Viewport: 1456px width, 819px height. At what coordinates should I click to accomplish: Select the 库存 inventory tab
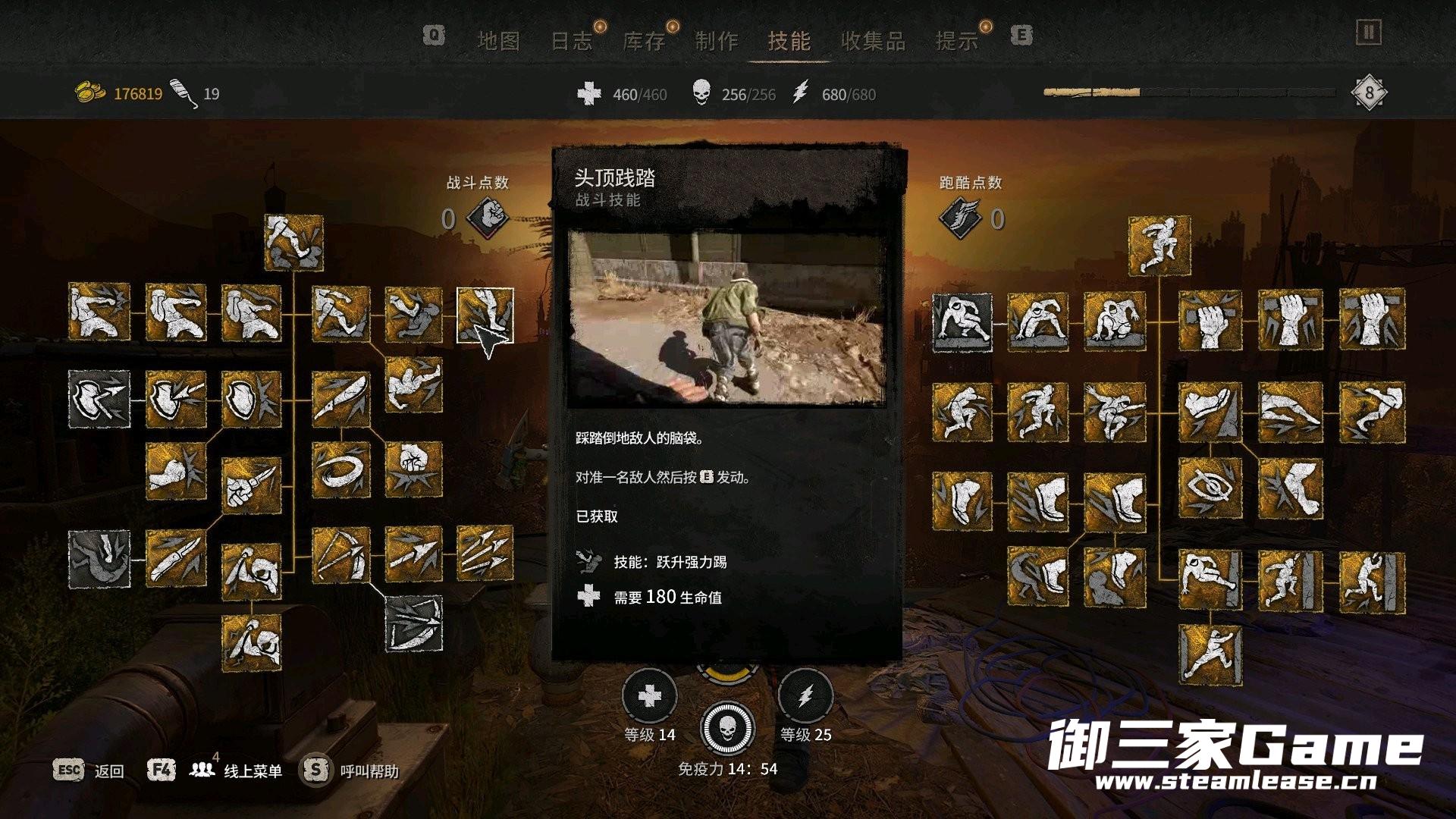(x=643, y=41)
